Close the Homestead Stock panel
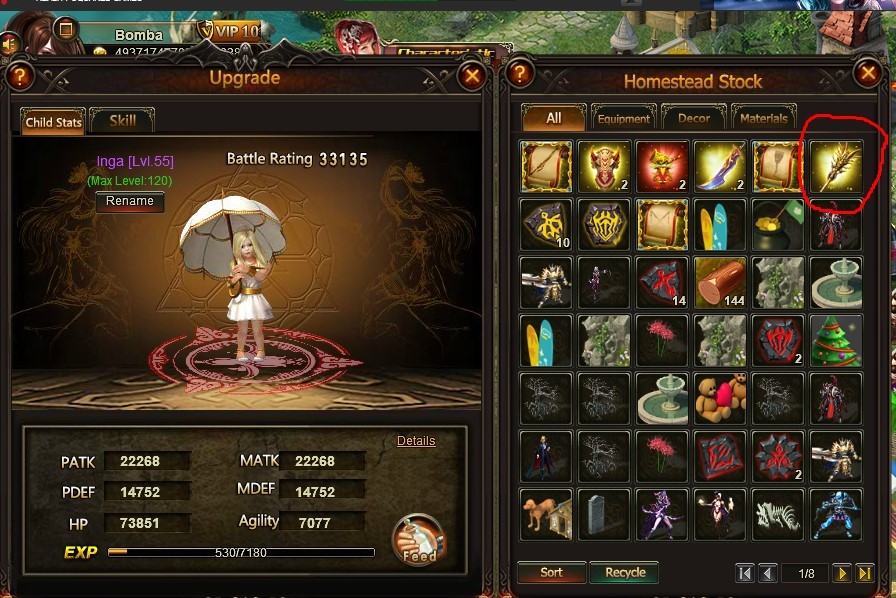 click(867, 73)
